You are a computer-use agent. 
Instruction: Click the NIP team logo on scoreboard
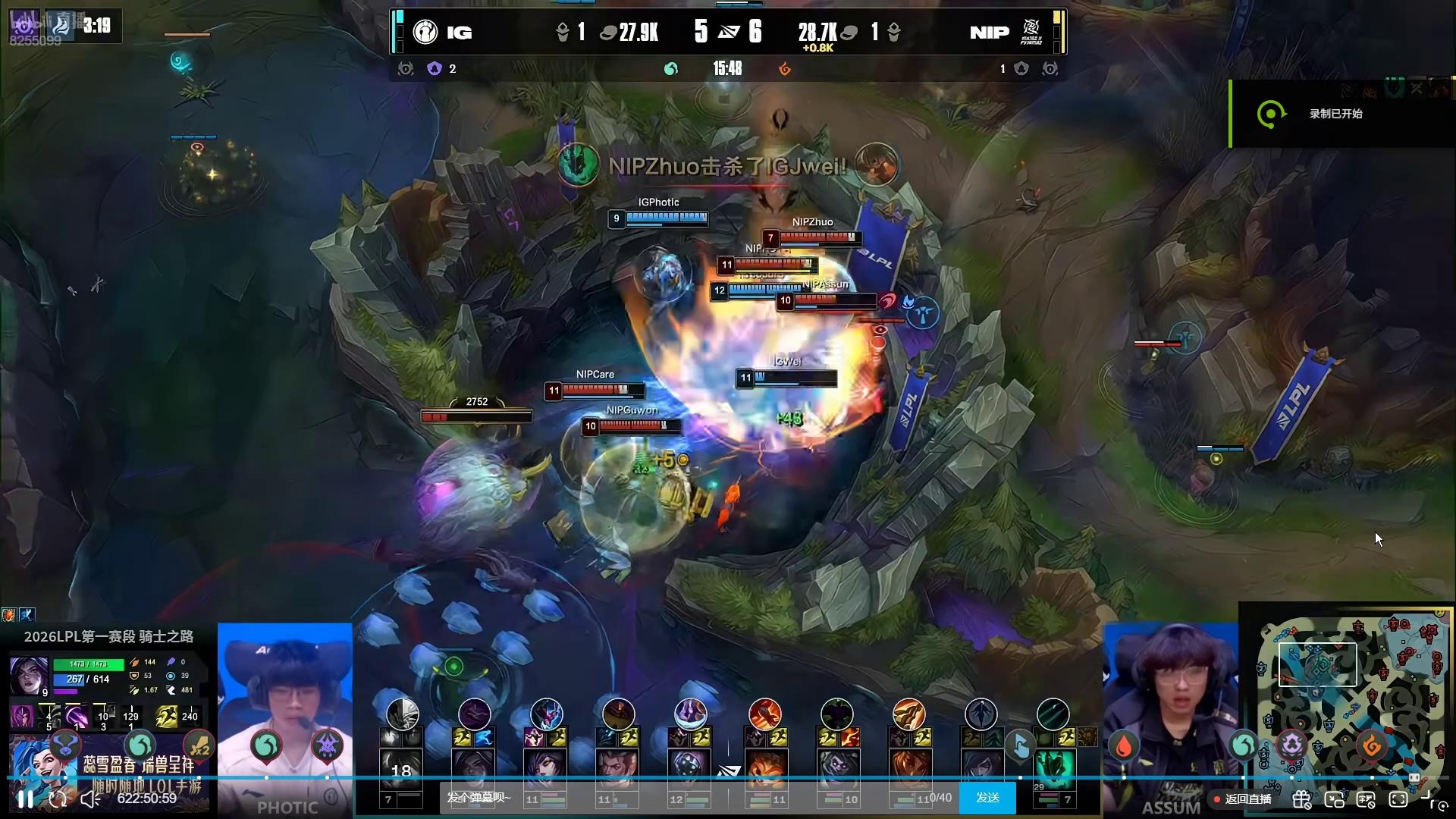(x=1031, y=32)
